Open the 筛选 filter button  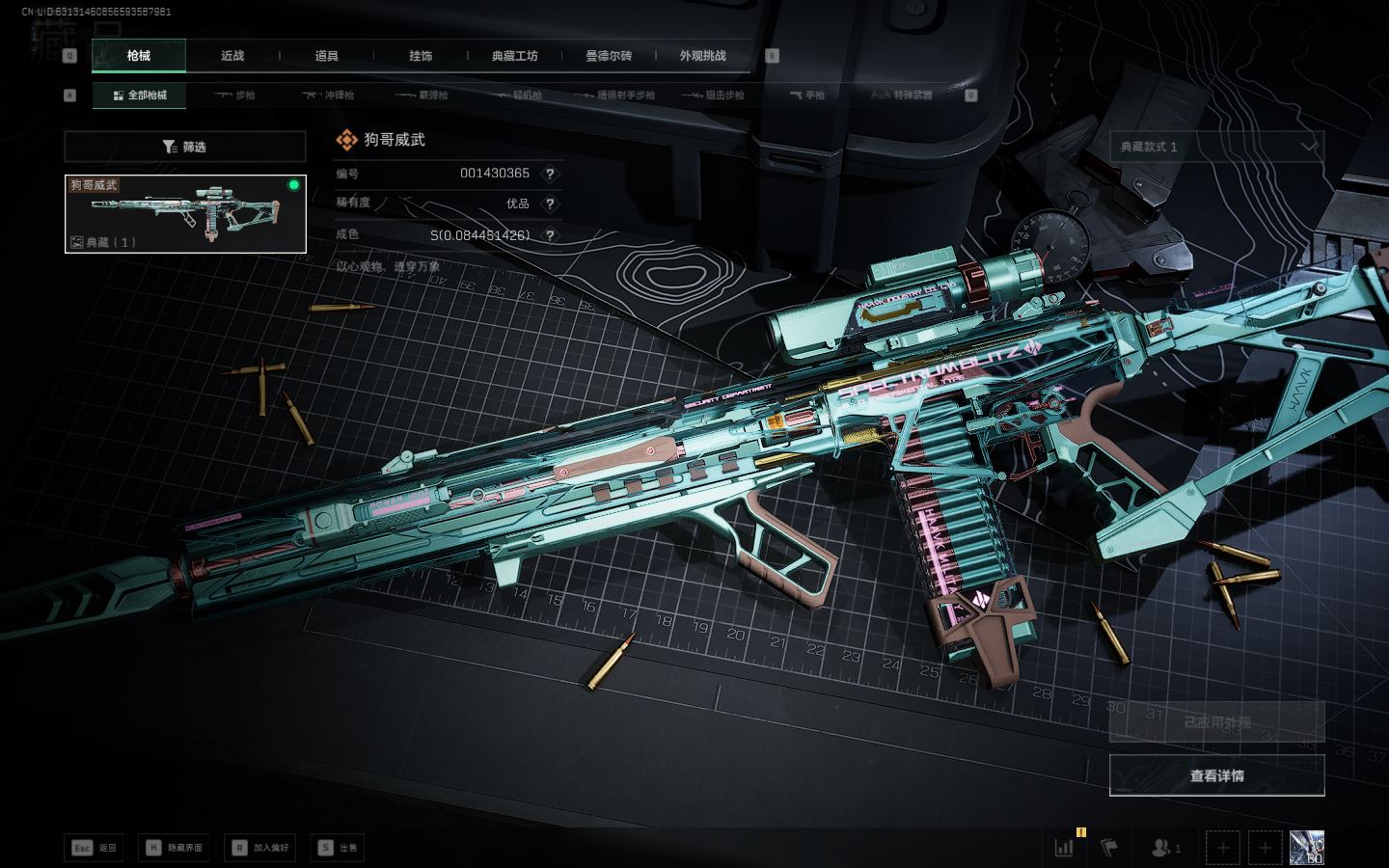coord(185,147)
